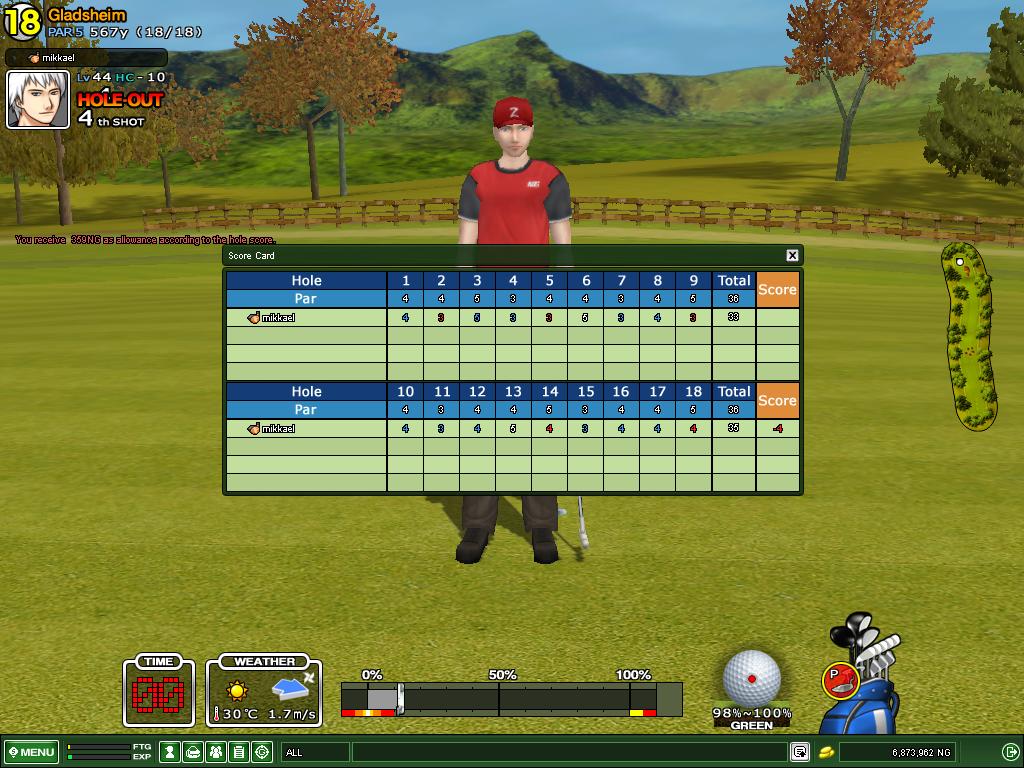Viewport: 1024px width, 768px height.
Task: Open the main MENU button
Action: click(x=31, y=752)
